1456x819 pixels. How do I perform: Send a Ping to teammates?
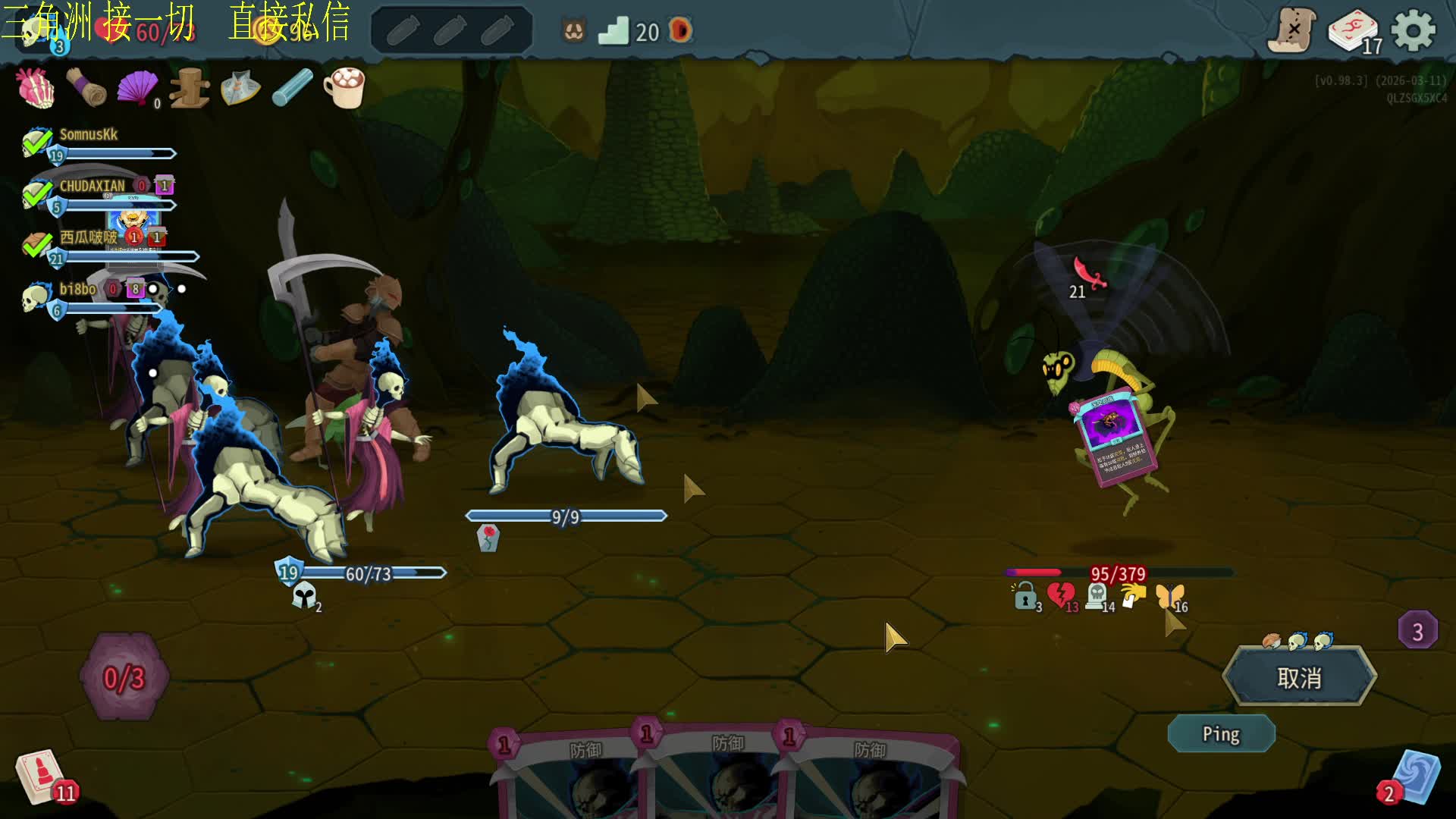pyautogui.click(x=1221, y=734)
